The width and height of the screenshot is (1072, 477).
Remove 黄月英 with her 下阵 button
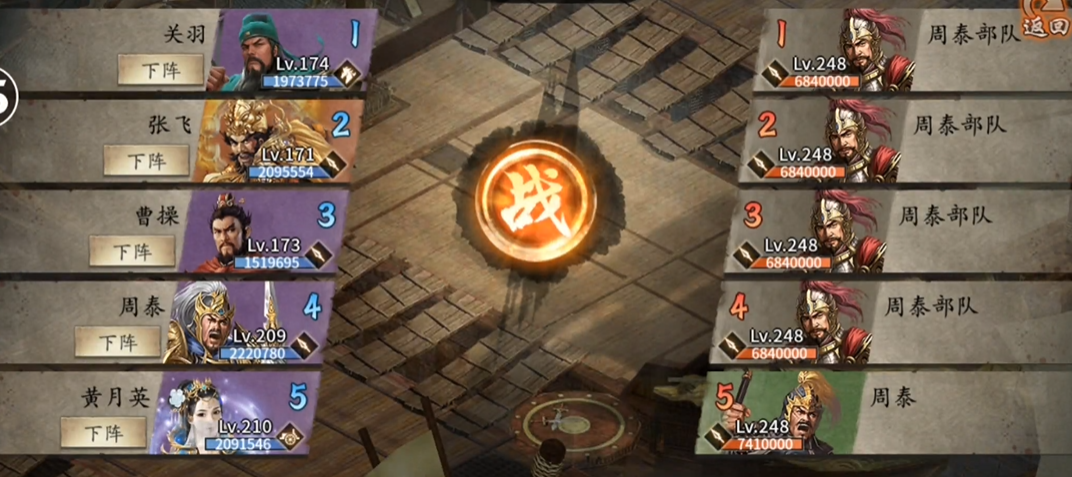pyautogui.click(x=103, y=432)
